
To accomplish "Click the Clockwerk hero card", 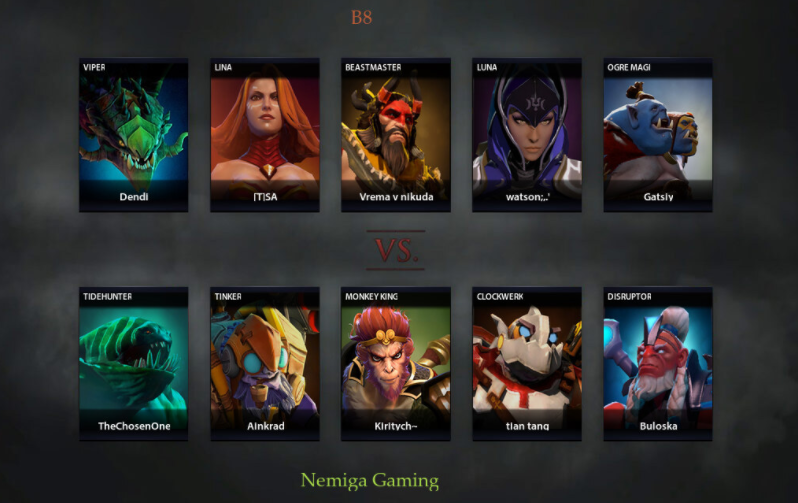I will click(x=527, y=364).
